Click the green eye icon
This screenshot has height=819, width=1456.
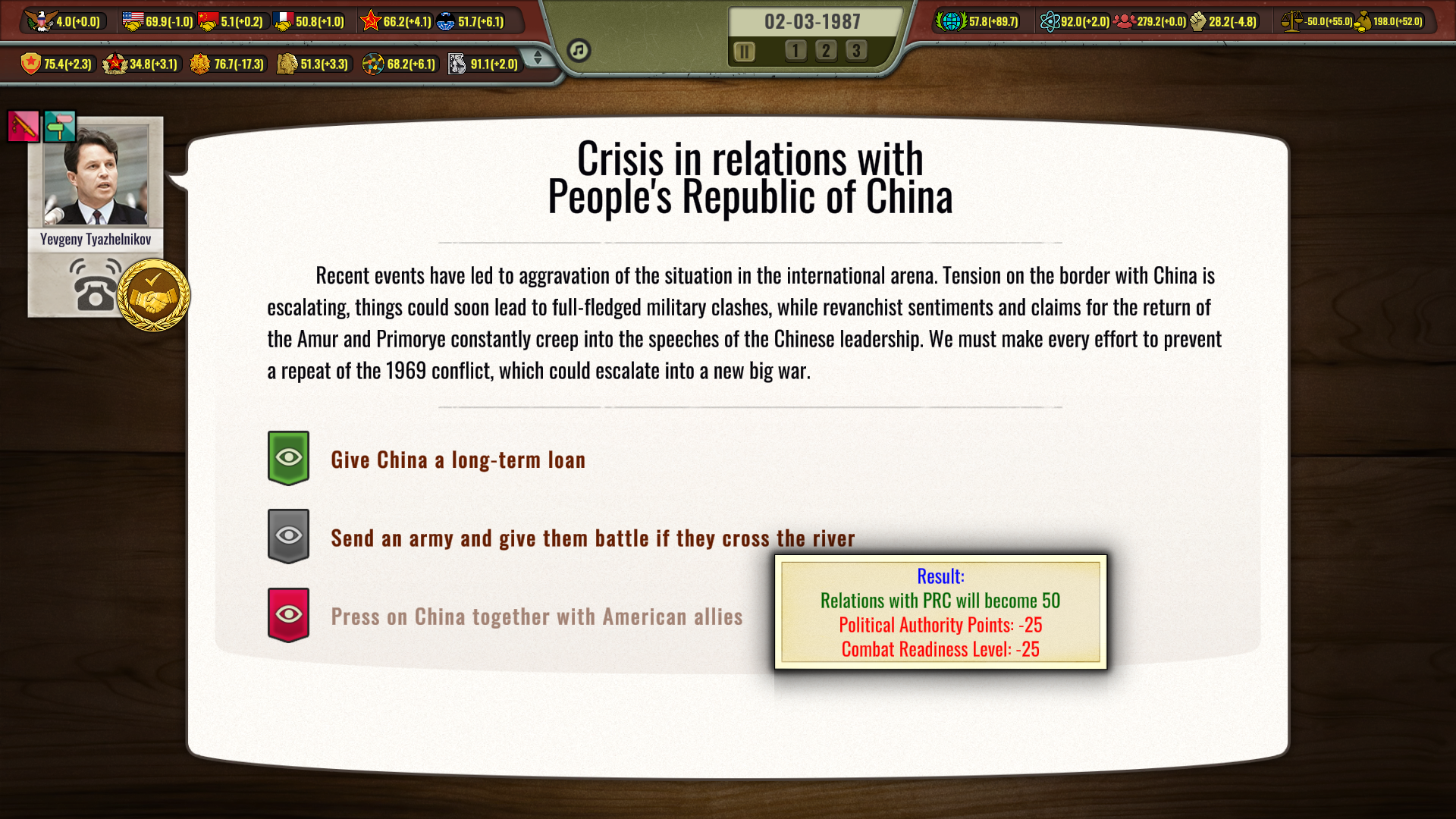288,458
